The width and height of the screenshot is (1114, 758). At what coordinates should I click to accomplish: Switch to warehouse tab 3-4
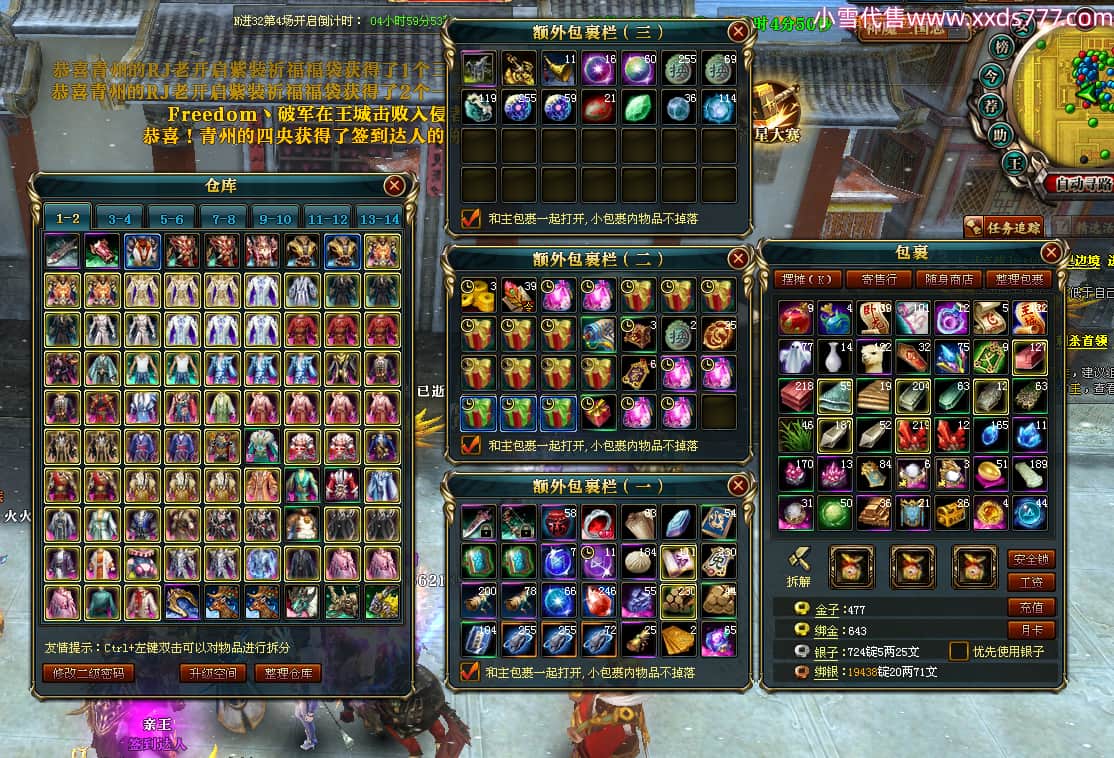pos(120,218)
